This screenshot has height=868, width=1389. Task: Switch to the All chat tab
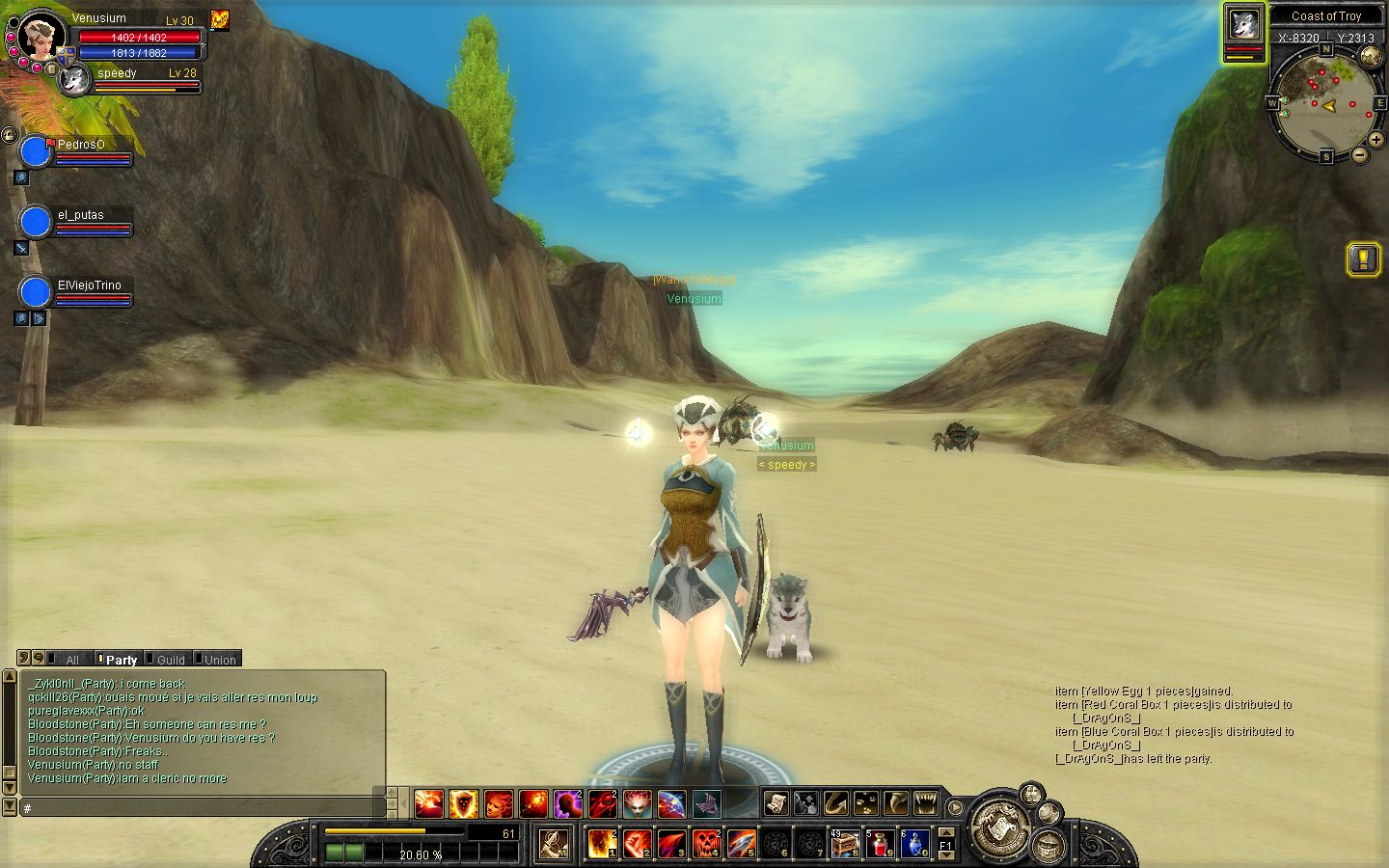[66, 660]
